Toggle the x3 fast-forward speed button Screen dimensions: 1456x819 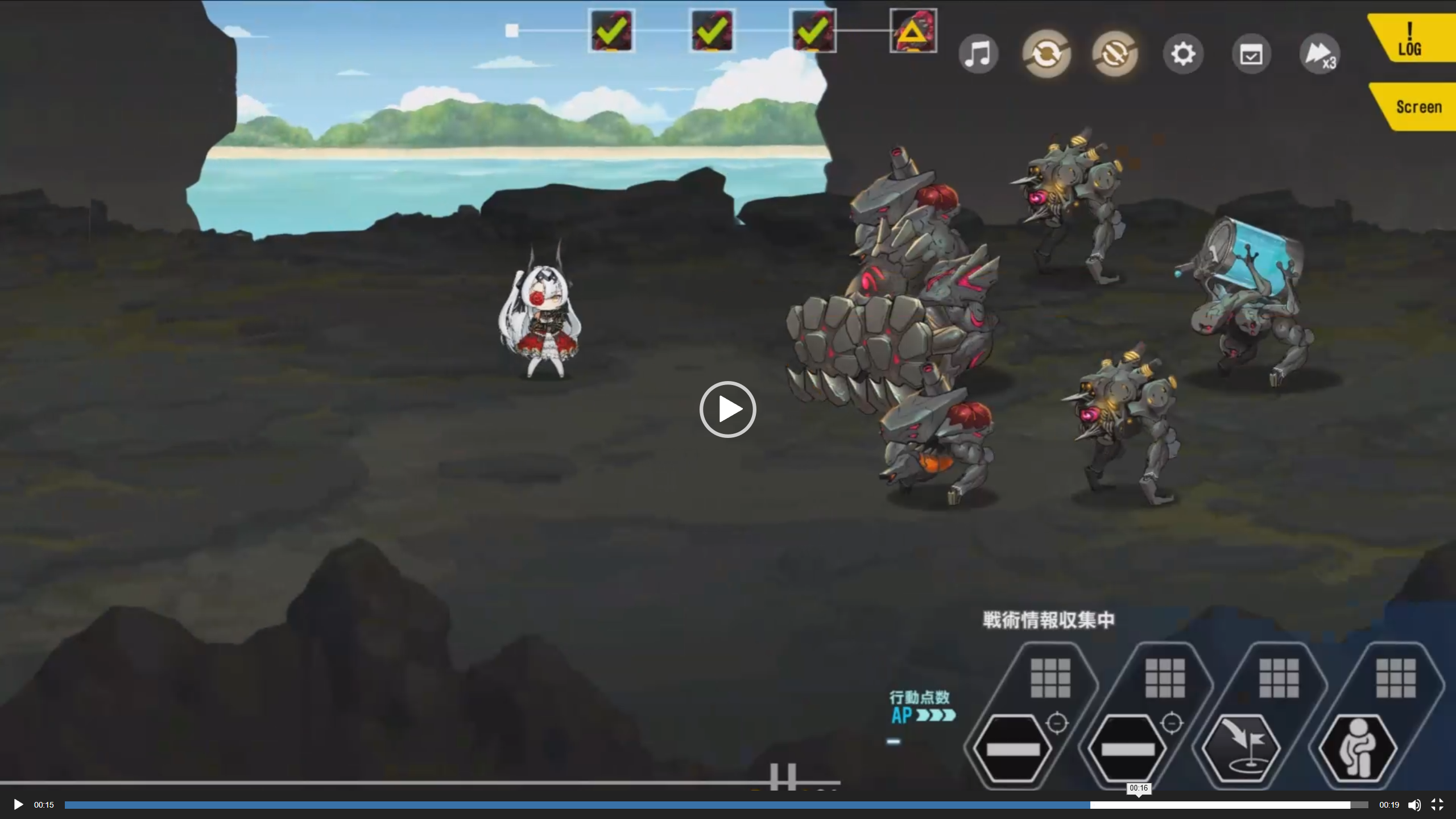tap(1319, 55)
